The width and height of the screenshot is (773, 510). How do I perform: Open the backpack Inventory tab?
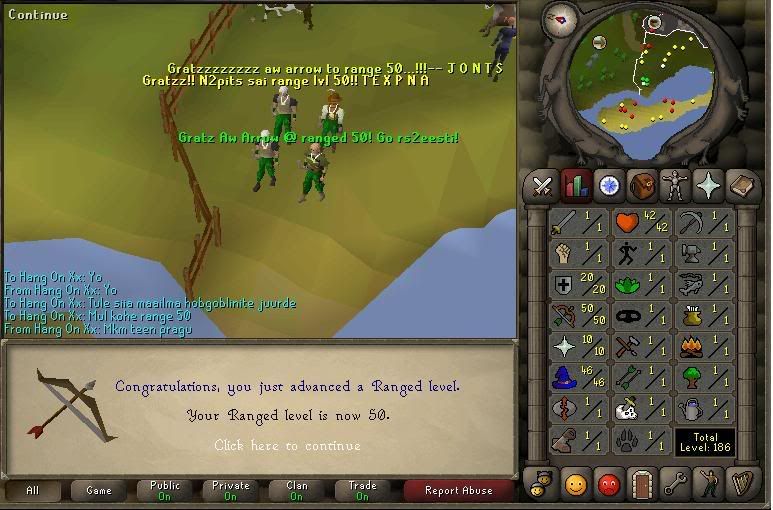pyautogui.click(x=641, y=185)
